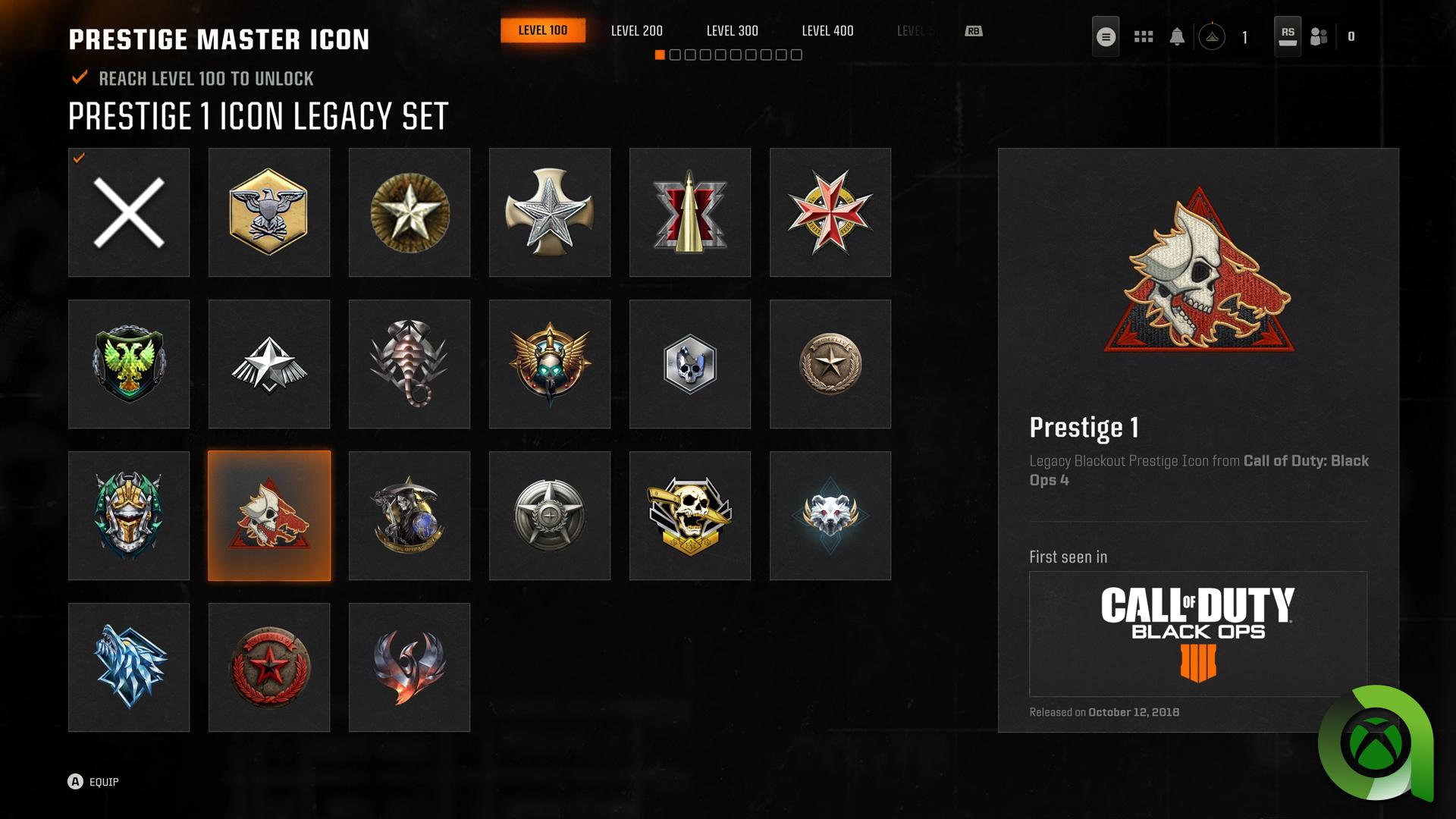Switch to the LEVEL 200 tab
Viewport: 1456px width, 819px height.
tap(636, 31)
